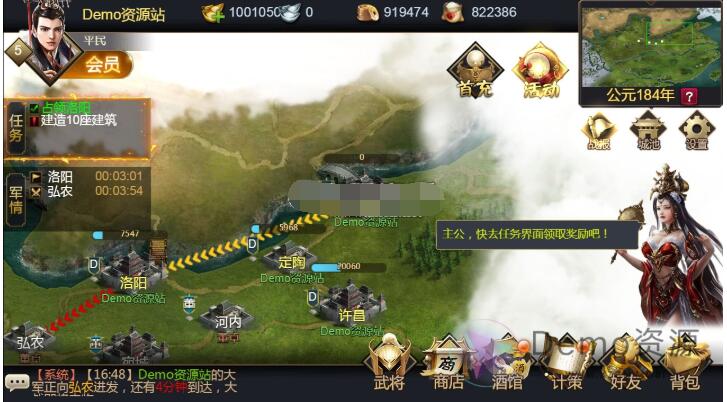Open the 军情 military intel tab
The height and width of the screenshot is (402, 727).
click(x=15, y=191)
